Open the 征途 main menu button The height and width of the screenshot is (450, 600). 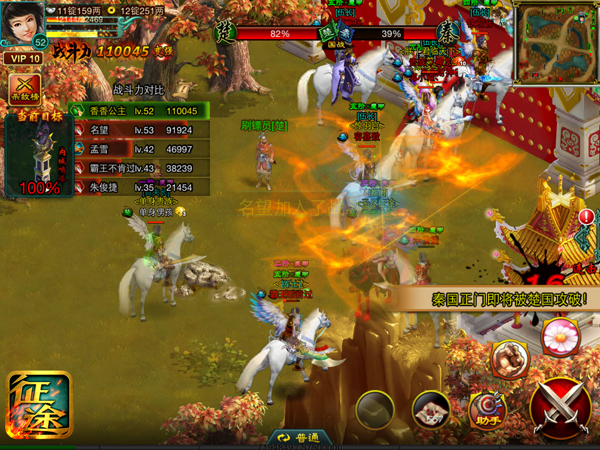pyautogui.click(x=39, y=406)
